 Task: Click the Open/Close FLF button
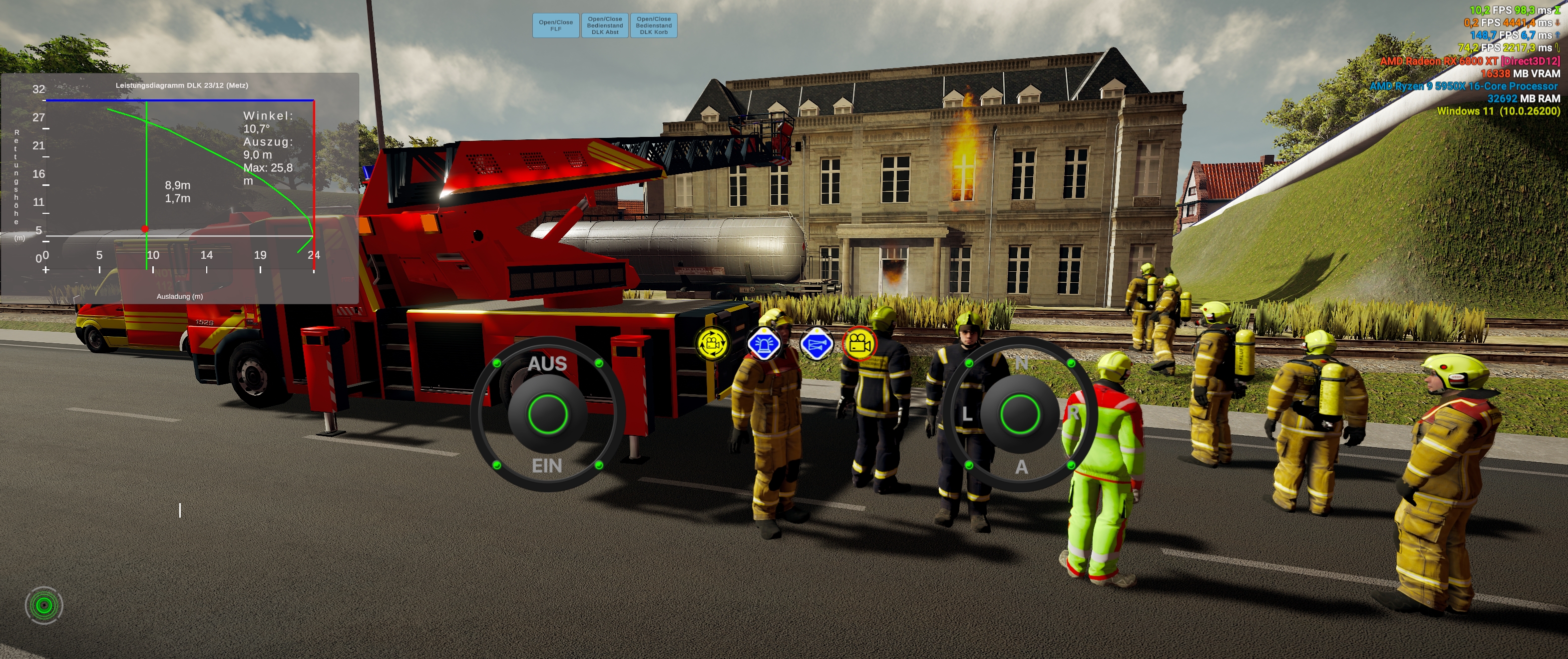pyautogui.click(x=555, y=25)
